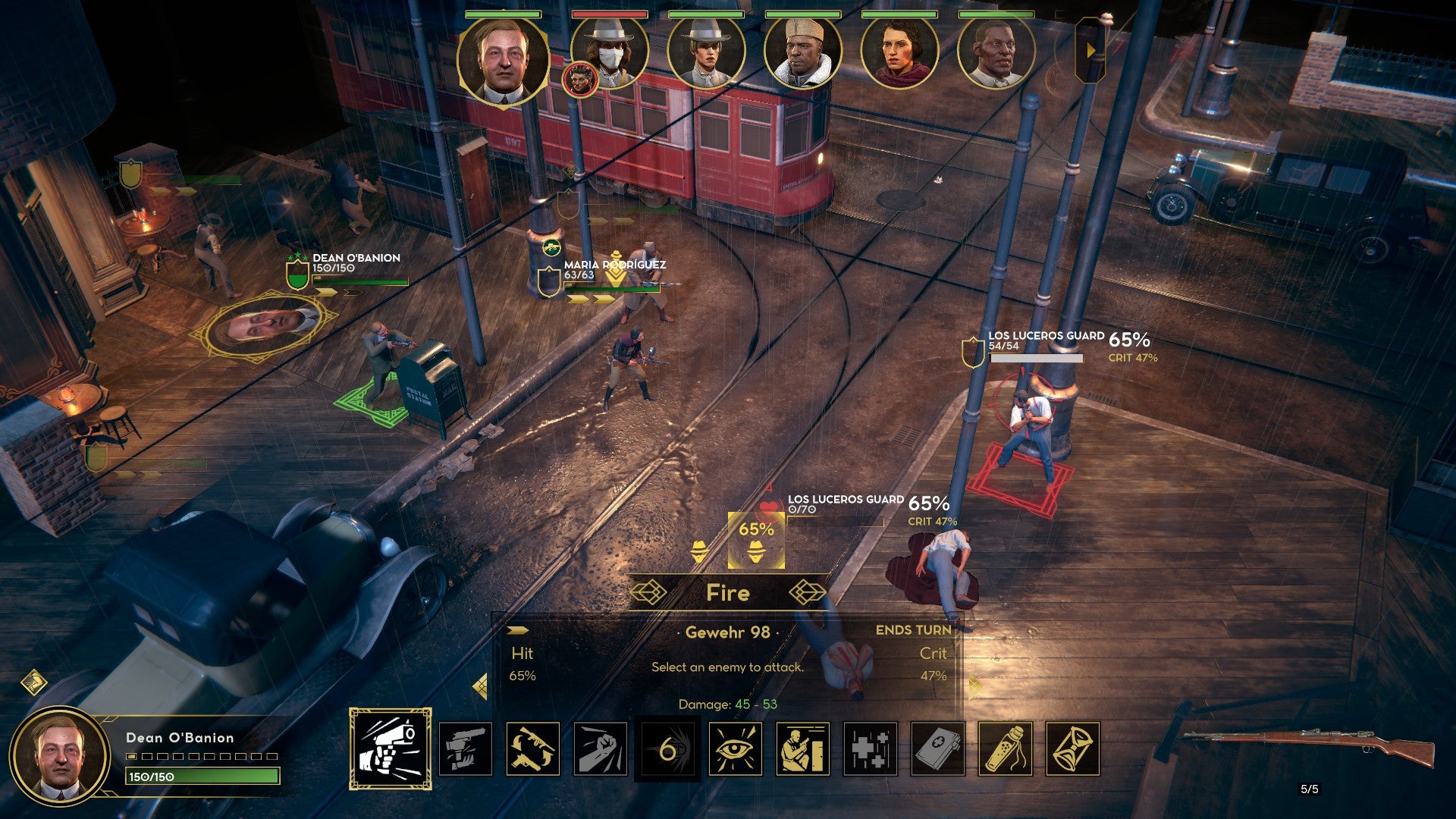This screenshot has width=1456, height=819.
Task: Use the first aid kit item
Action: (x=938, y=749)
